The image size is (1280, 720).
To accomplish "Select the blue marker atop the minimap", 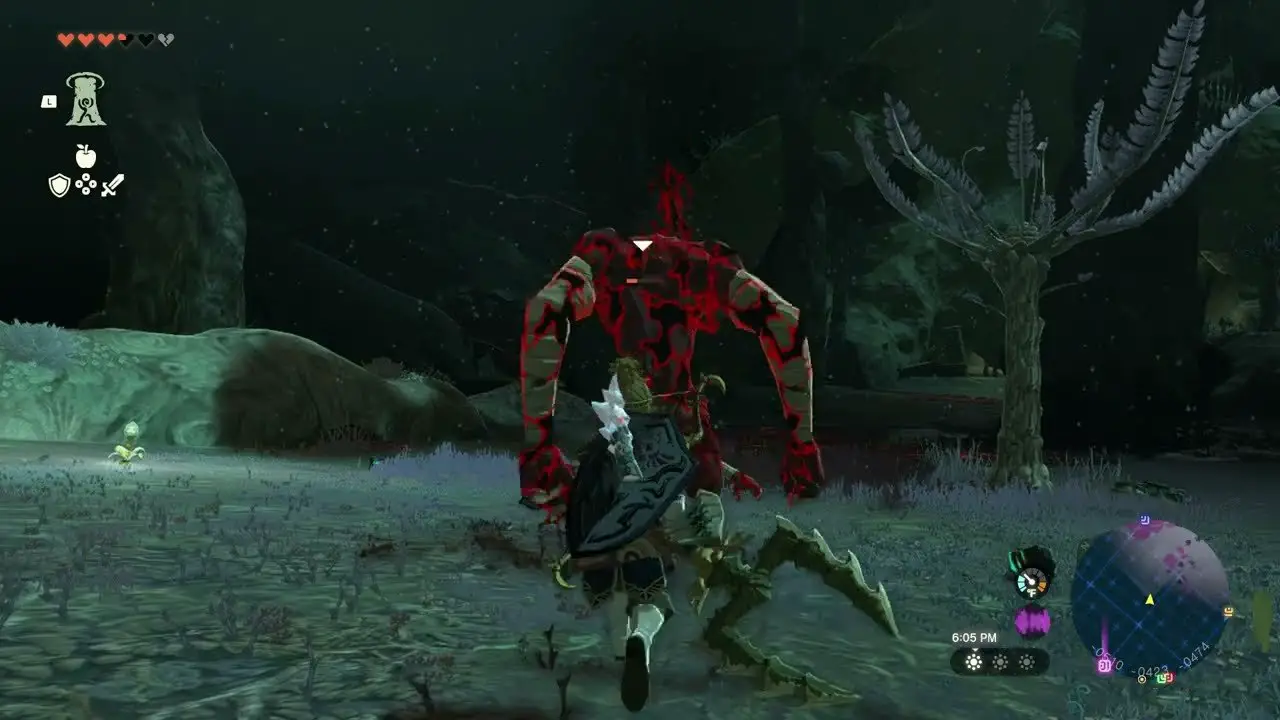I will (1145, 521).
